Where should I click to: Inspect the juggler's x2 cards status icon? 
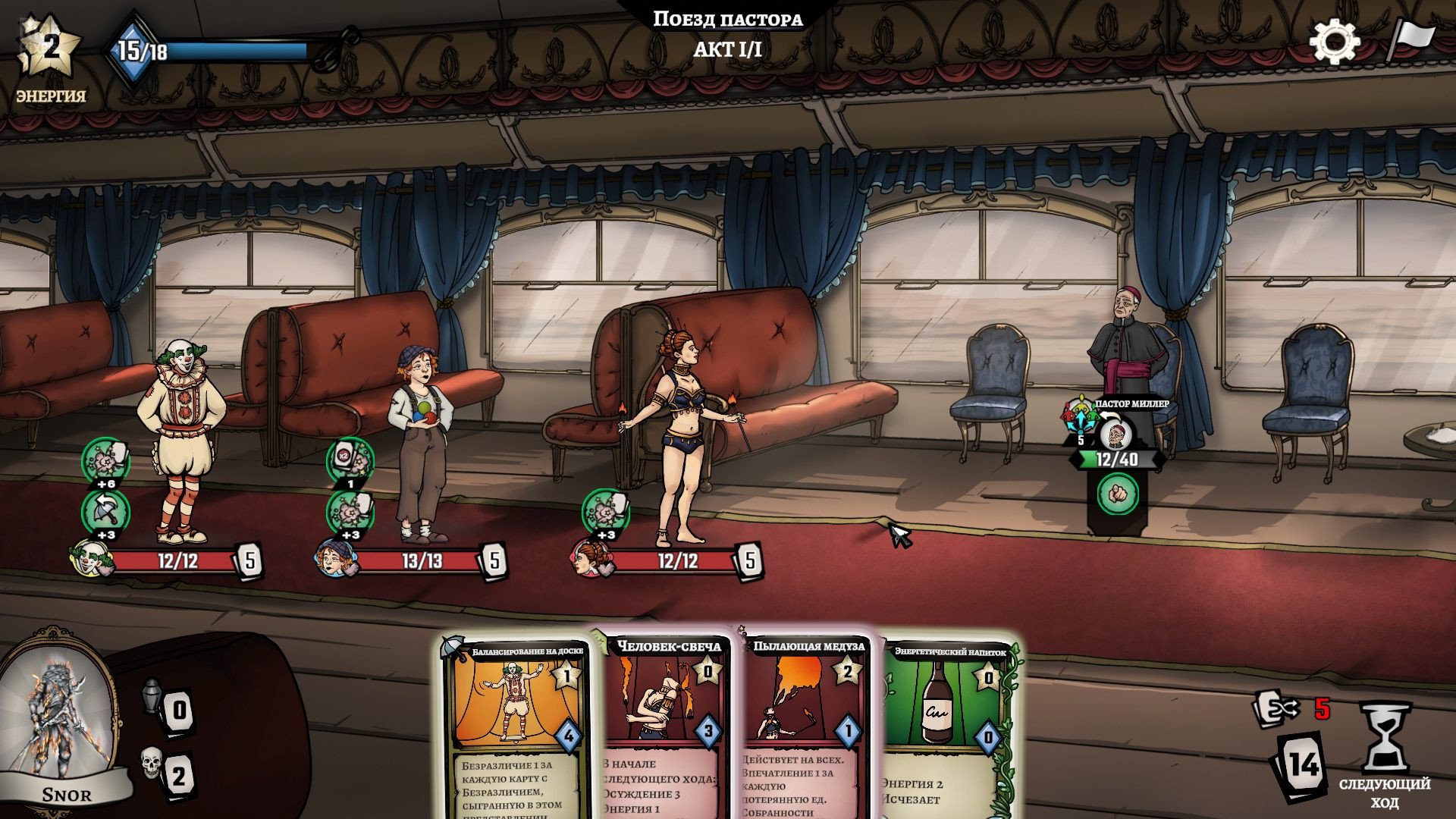[350, 460]
